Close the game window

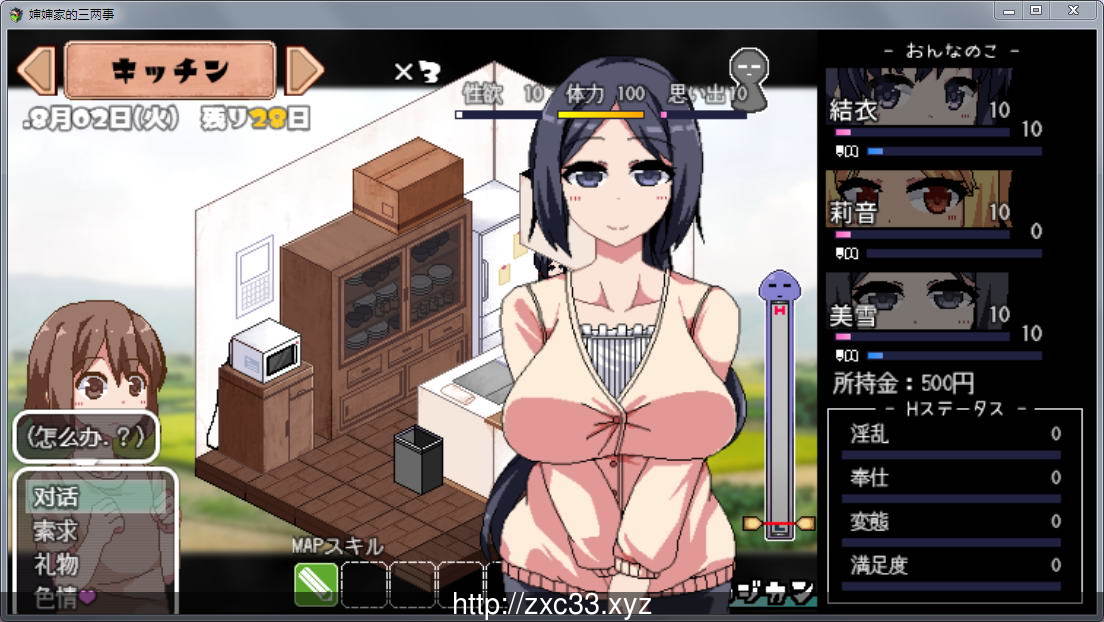1073,10
